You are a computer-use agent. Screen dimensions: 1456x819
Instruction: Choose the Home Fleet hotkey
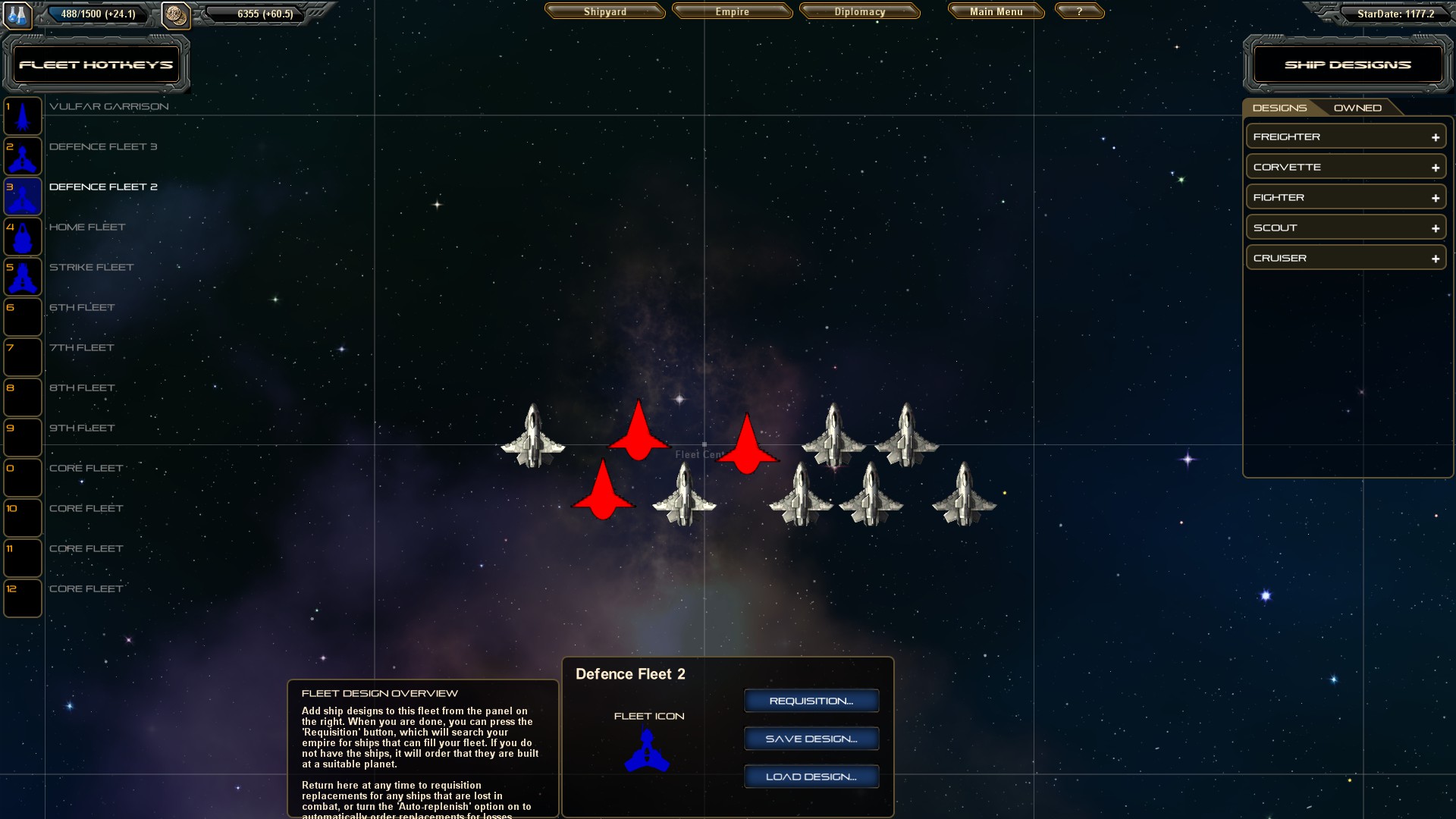(23, 237)
